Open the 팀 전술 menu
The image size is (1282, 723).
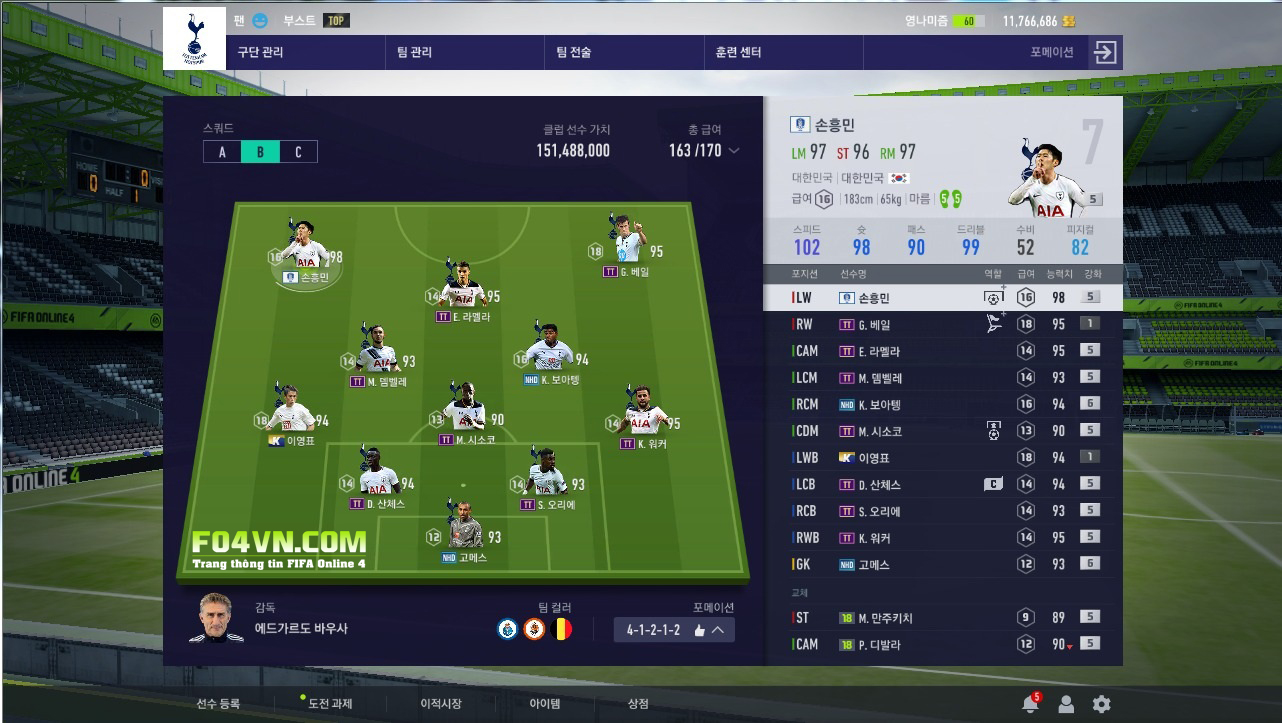(574, 52)
